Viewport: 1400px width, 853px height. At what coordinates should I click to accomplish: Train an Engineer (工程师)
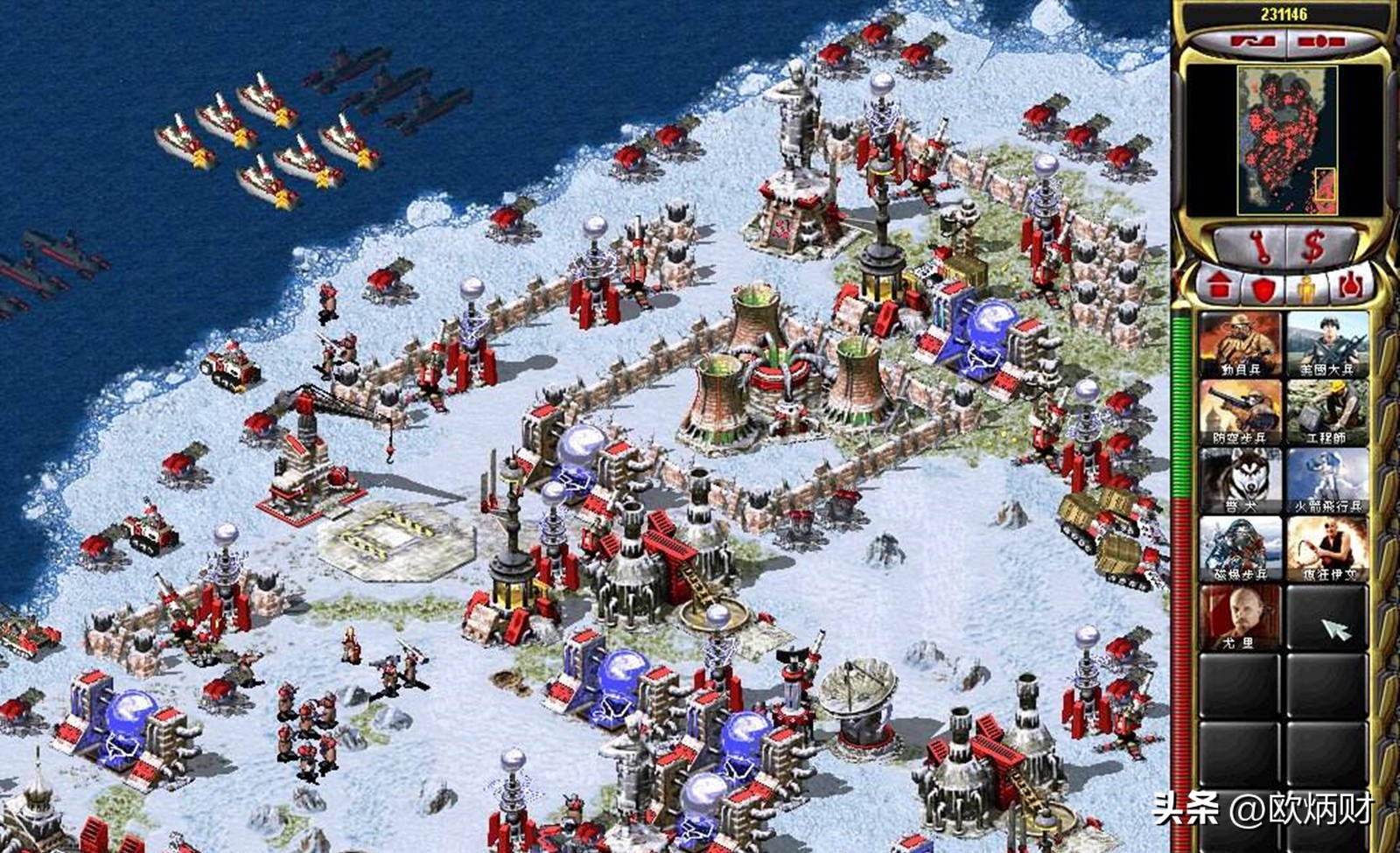(x=1326, y=412)
